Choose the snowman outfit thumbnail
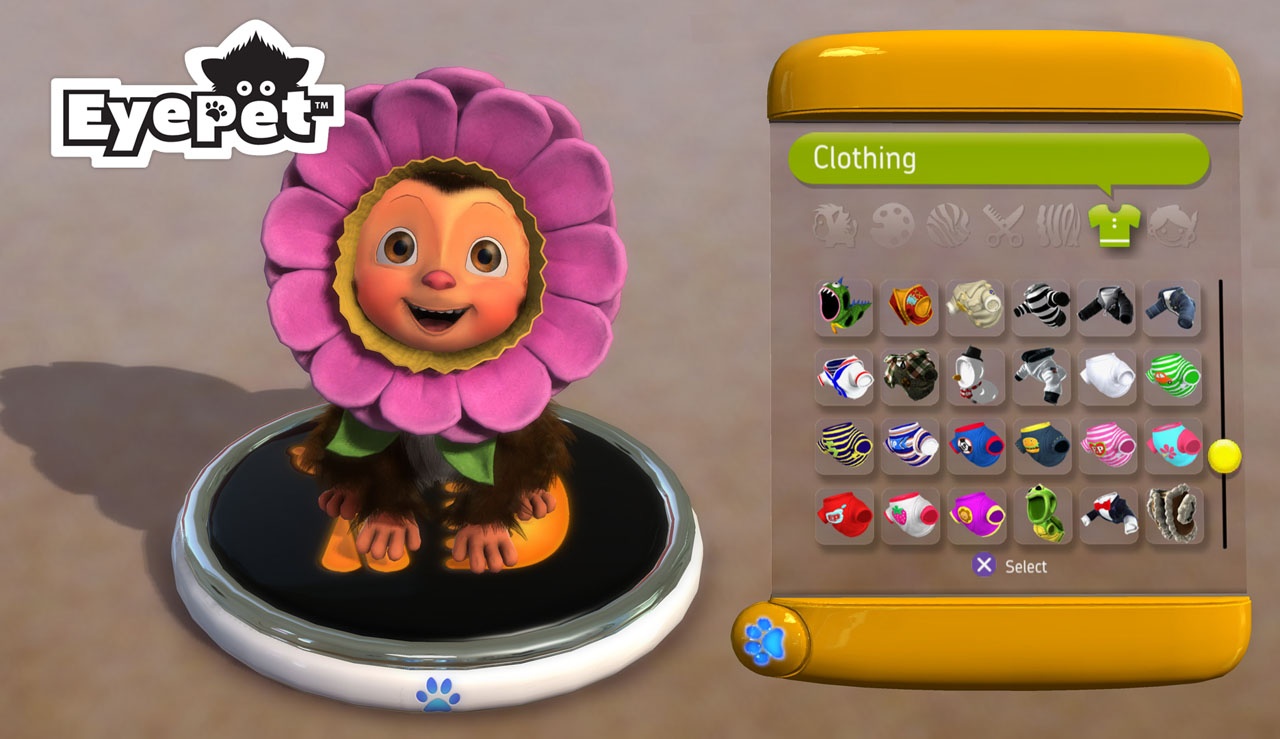 click(x=975, y=375)
